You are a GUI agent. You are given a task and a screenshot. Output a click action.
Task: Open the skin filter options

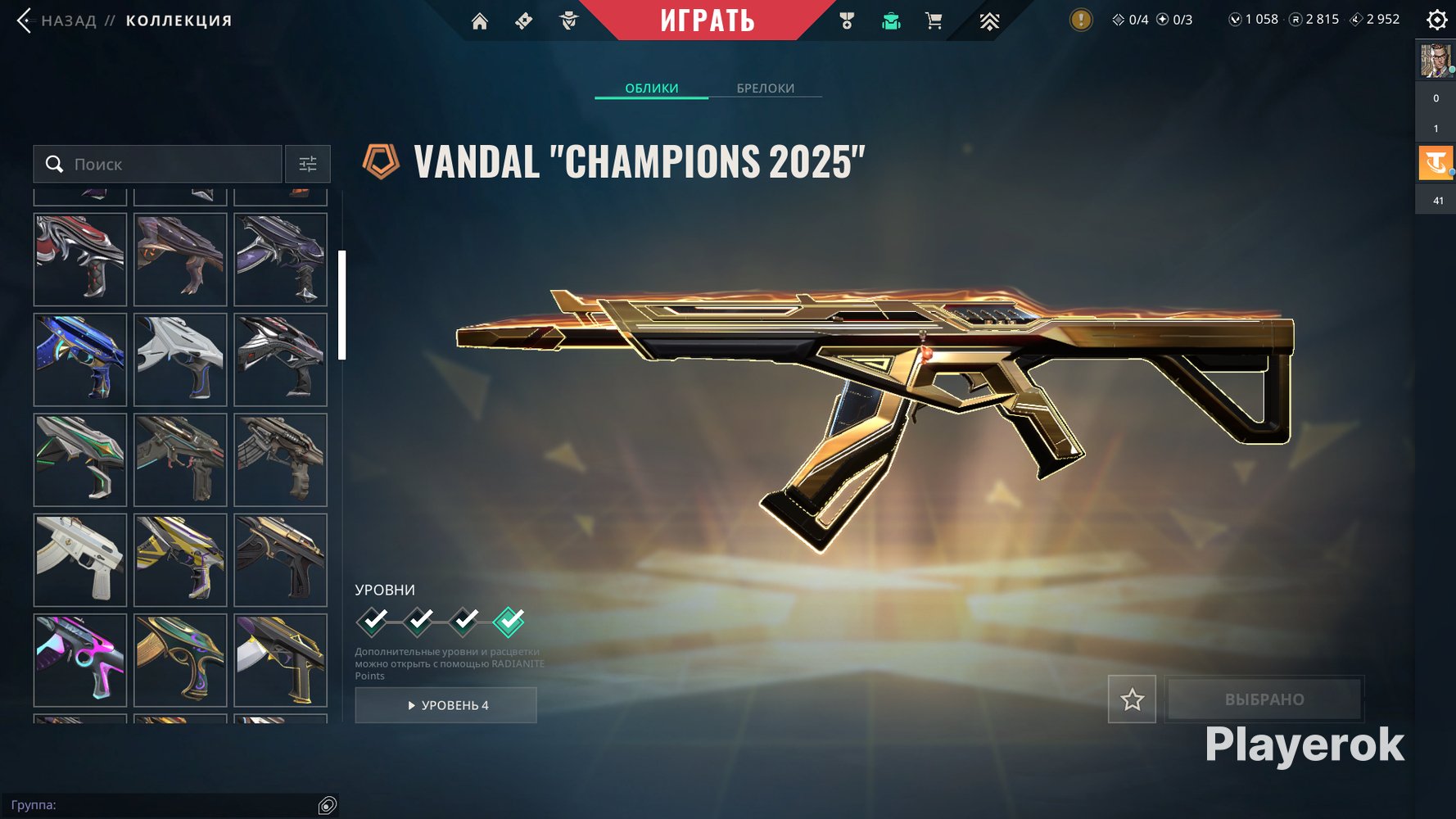coord(308,164)
